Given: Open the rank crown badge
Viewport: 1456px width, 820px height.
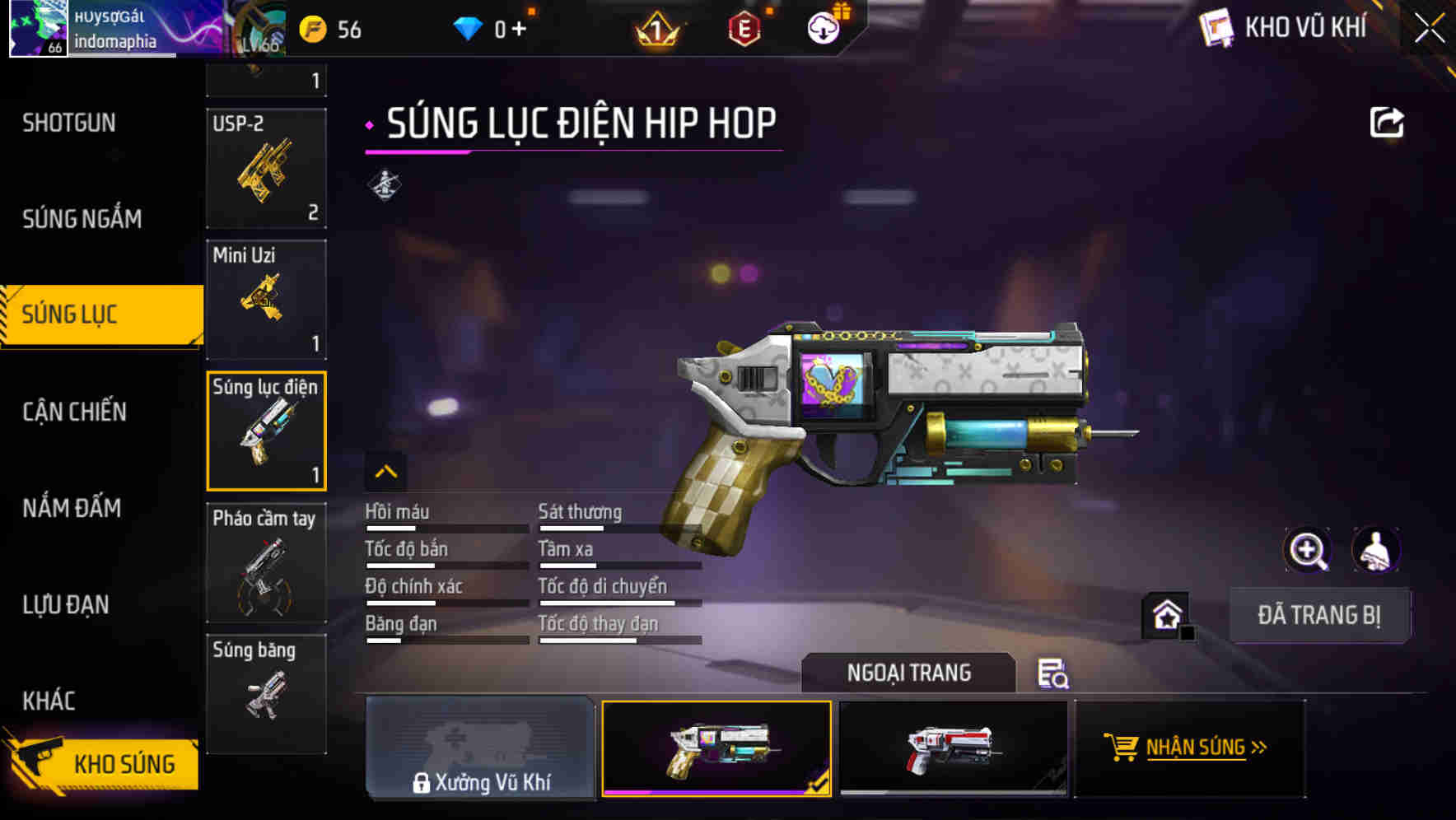Looking at the screenshot, I should coord(654,30).
